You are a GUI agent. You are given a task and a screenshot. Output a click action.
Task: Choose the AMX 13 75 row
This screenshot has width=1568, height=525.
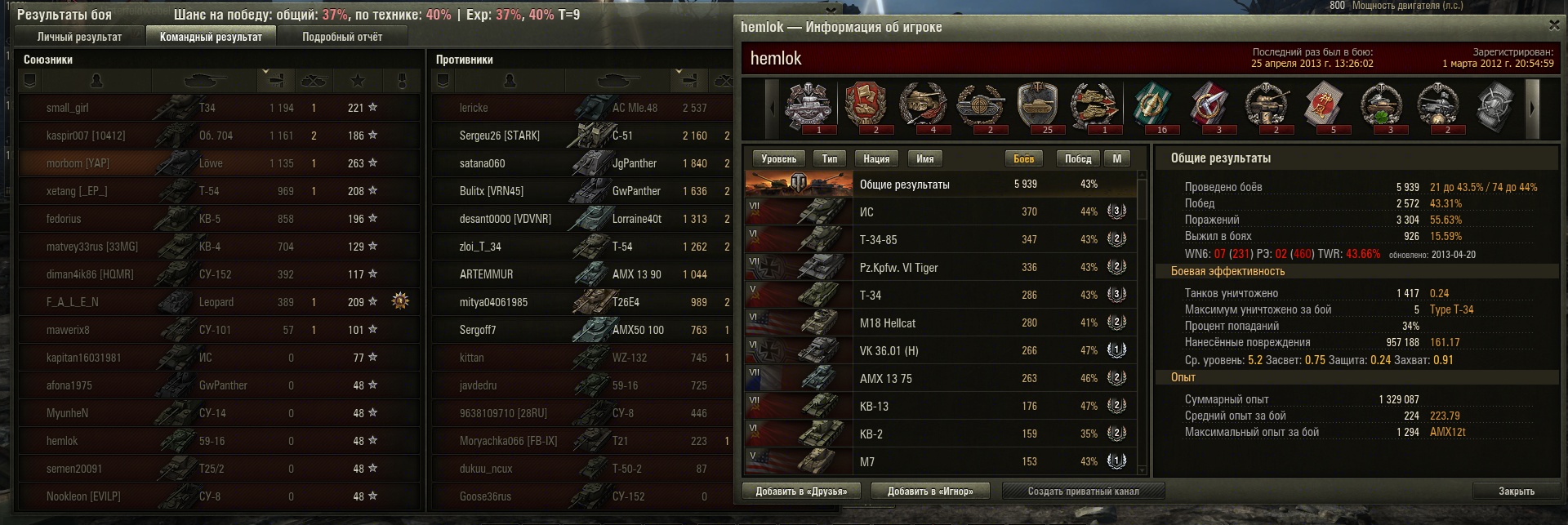tap(939, 379)
